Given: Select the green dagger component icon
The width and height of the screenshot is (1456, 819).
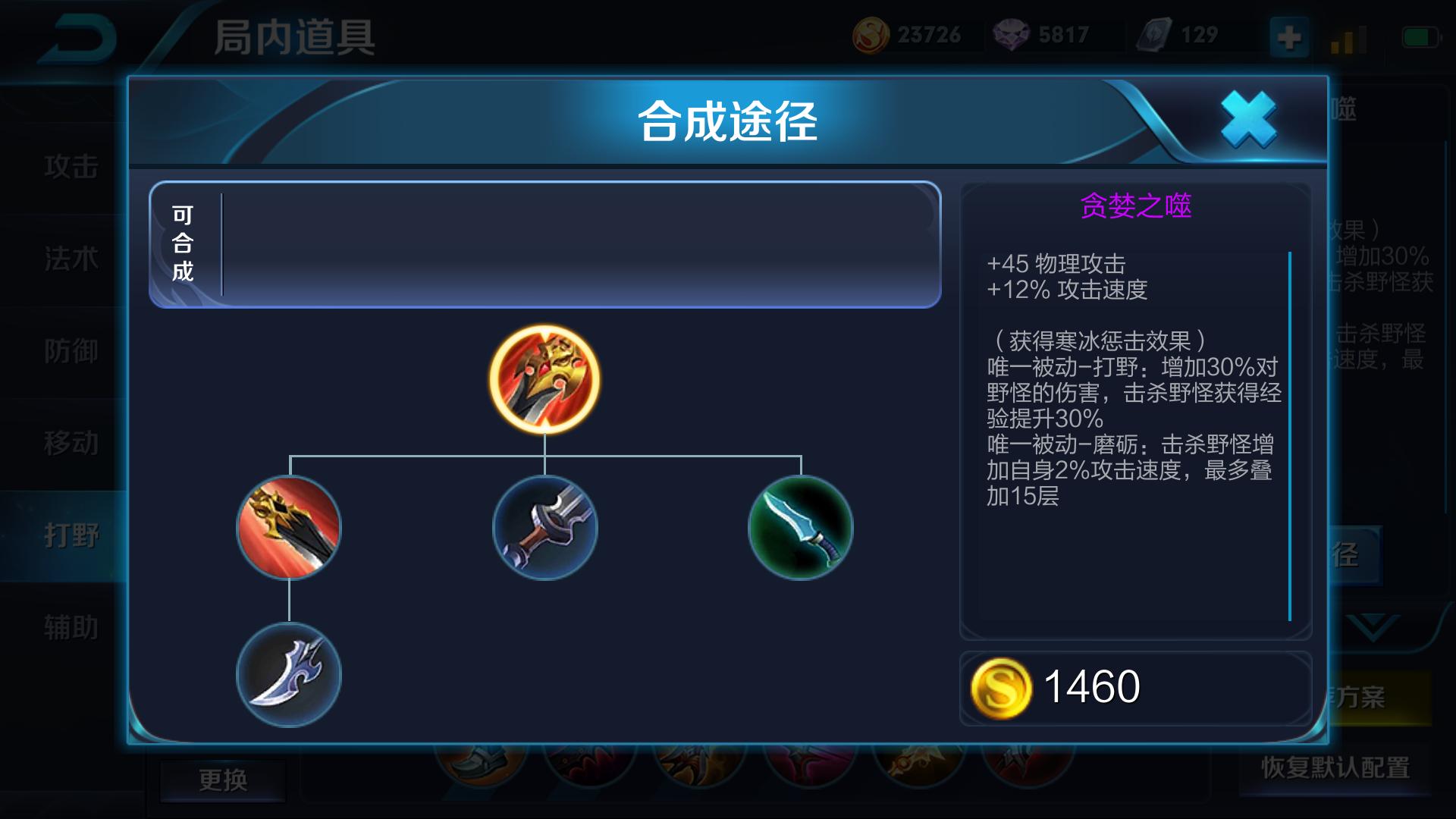Looking at the screenshot, I should click(800, 529).
